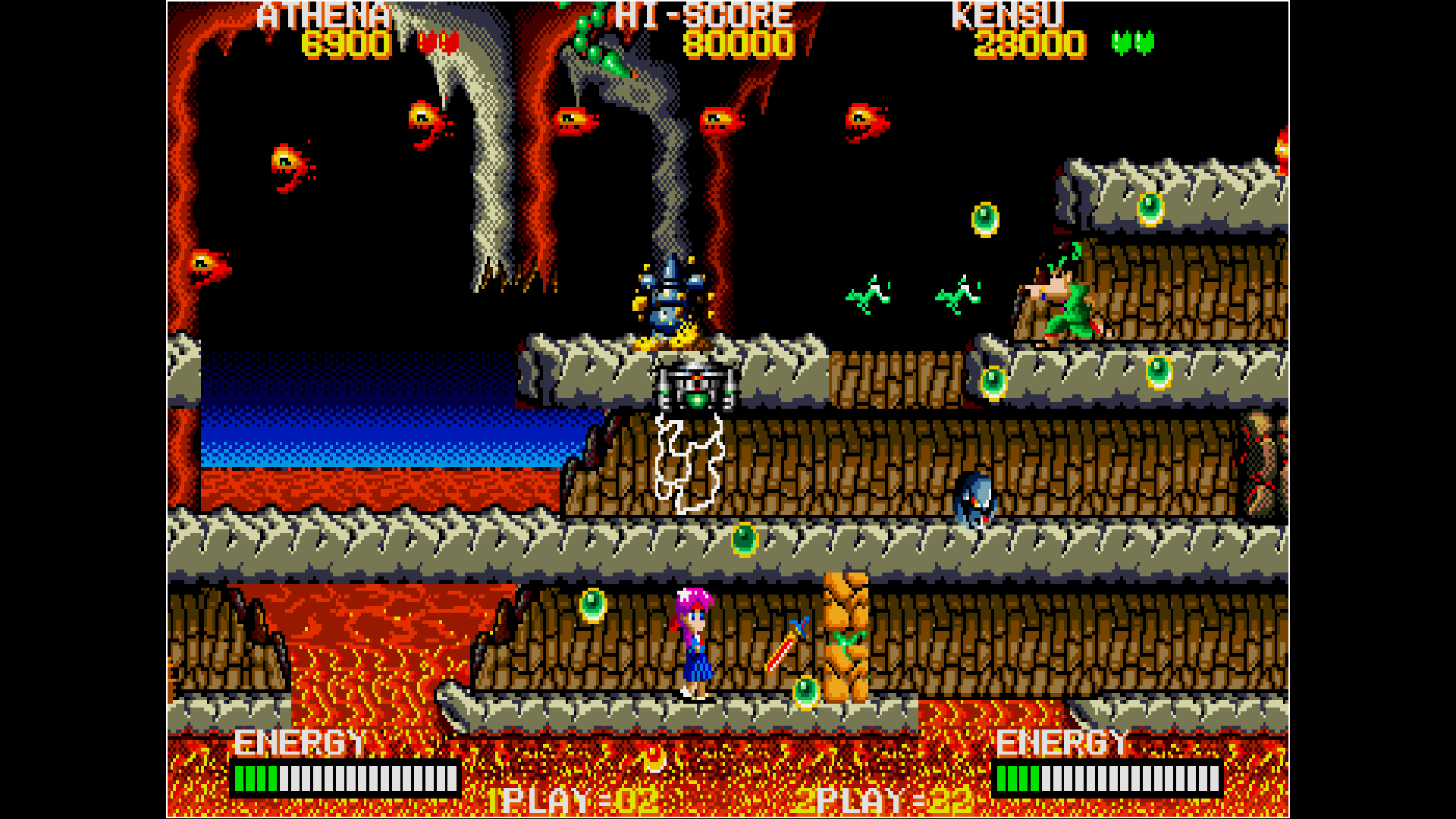This screenshot has width=1456, height=819.
Task: Toggle the first green heart next to KENSU
Action: tap(1120, 42)
